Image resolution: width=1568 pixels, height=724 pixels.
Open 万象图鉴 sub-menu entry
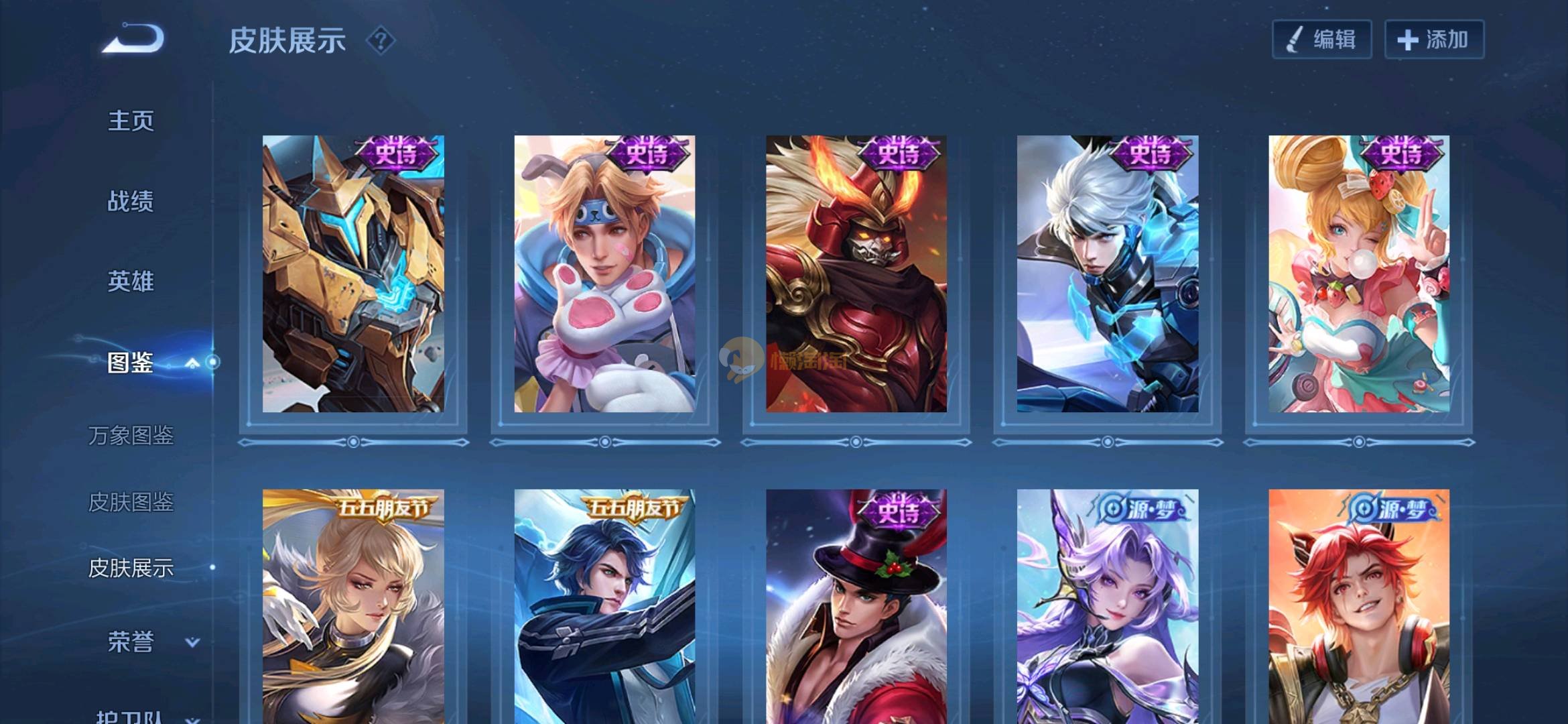click(131, 436)
